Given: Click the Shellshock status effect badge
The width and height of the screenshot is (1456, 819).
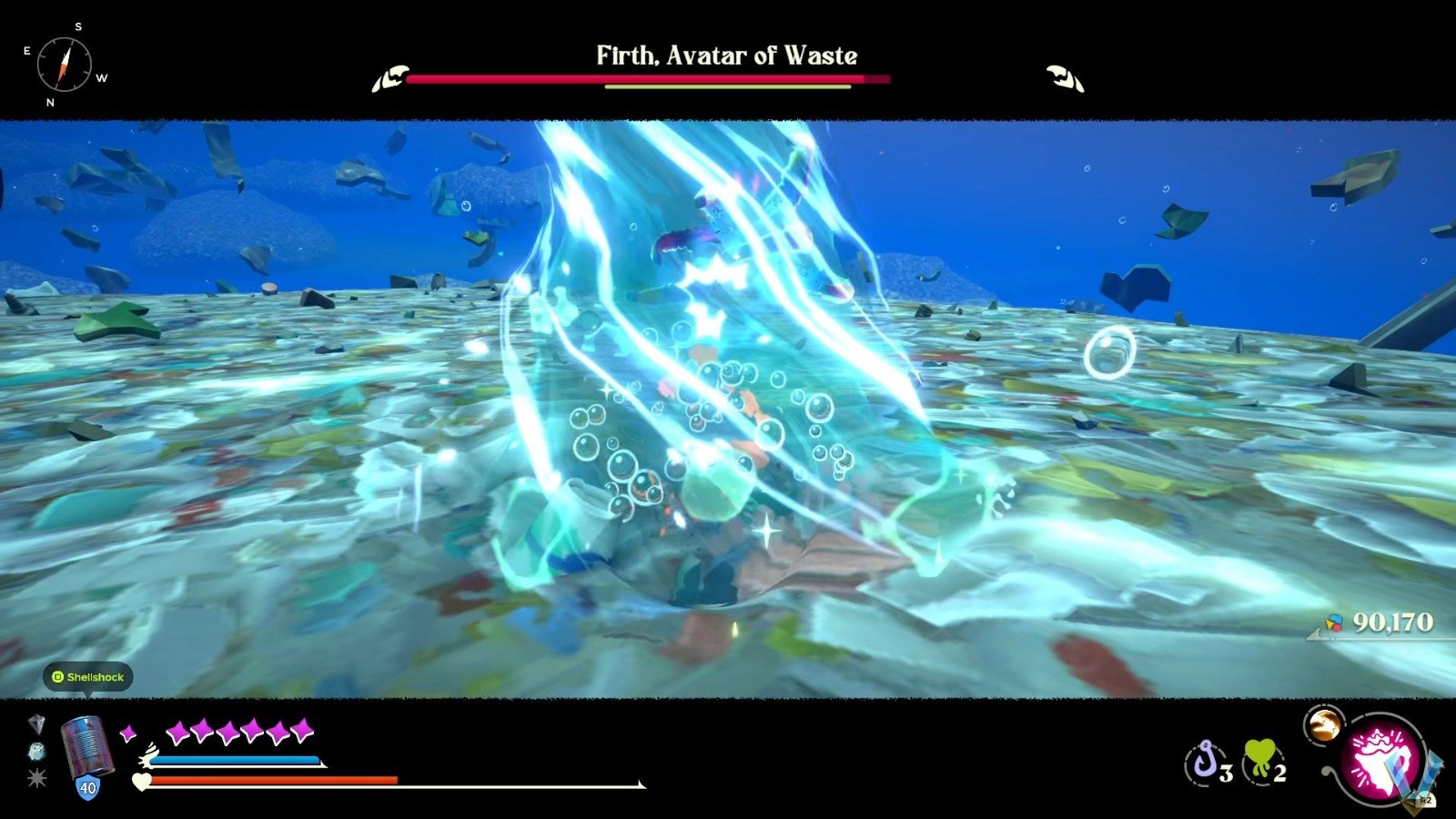Looking at the screenshot, I should tap(90, 677).
